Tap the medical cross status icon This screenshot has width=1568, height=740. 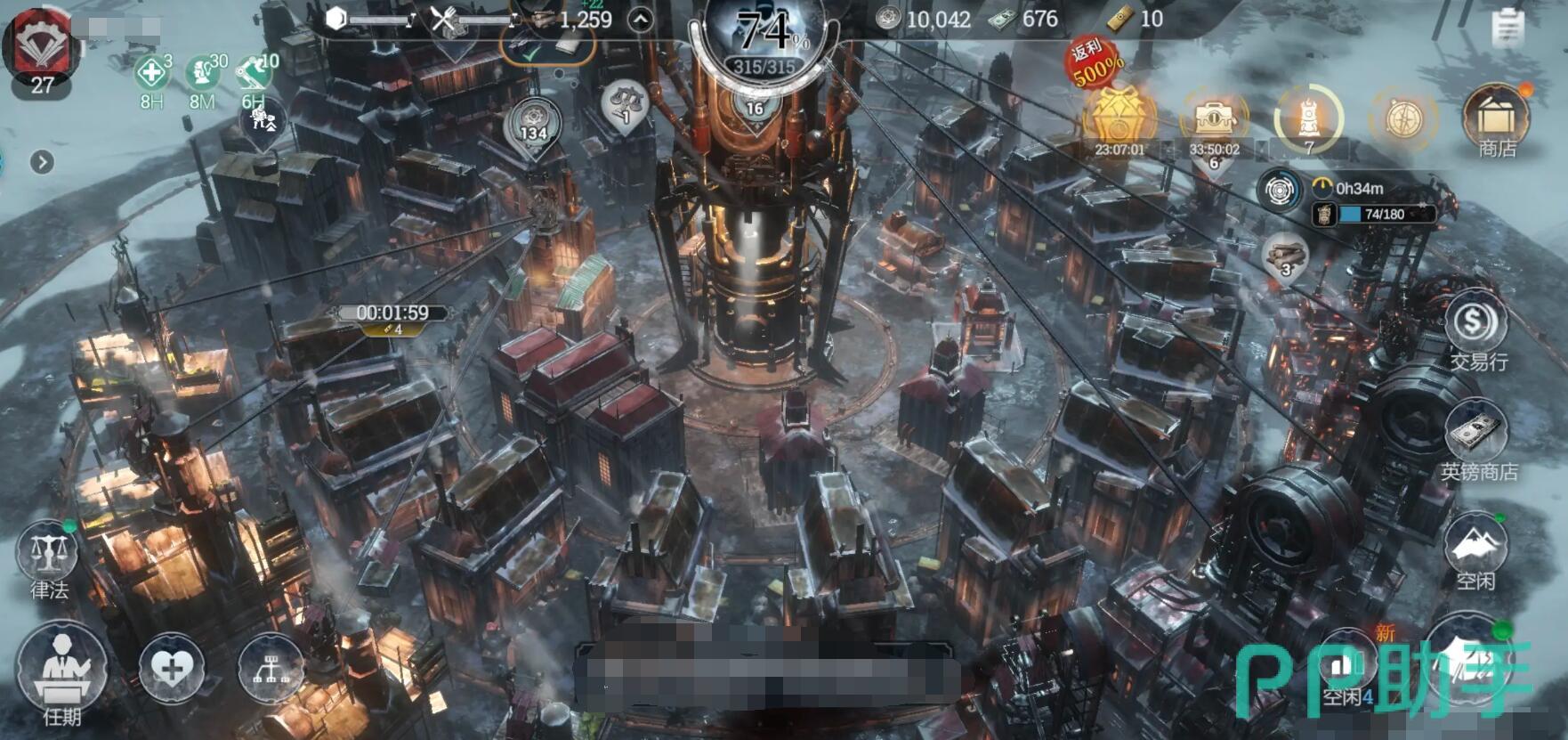[x=152, y=74]
